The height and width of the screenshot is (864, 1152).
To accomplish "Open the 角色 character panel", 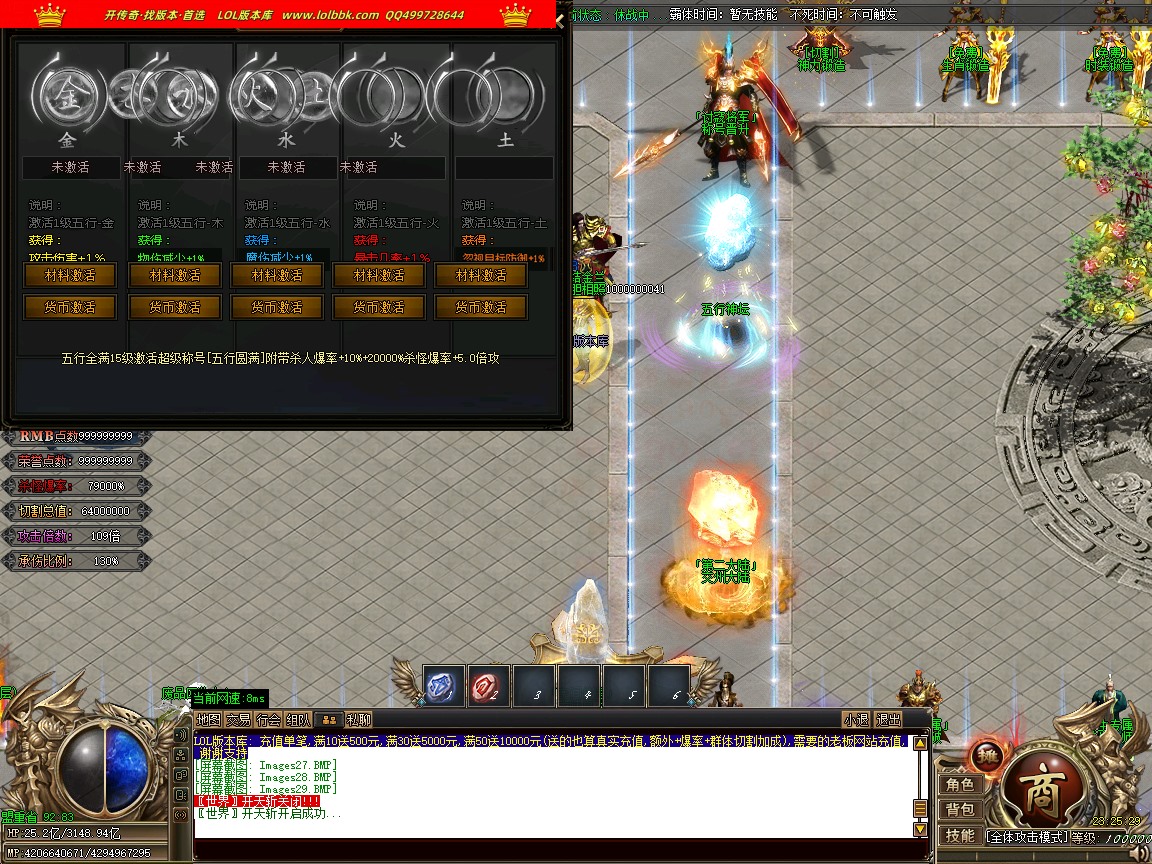I will click(960, 785).
